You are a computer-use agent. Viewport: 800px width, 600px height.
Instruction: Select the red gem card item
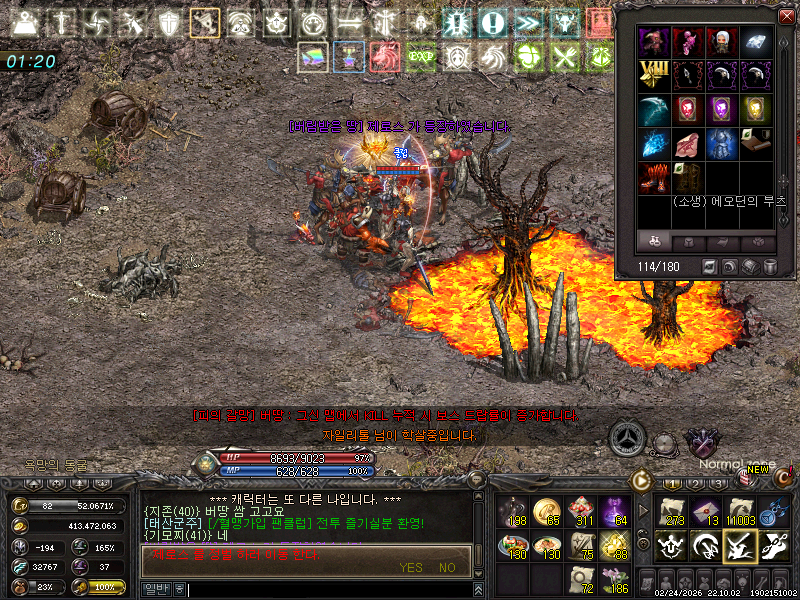click(688, 109)
